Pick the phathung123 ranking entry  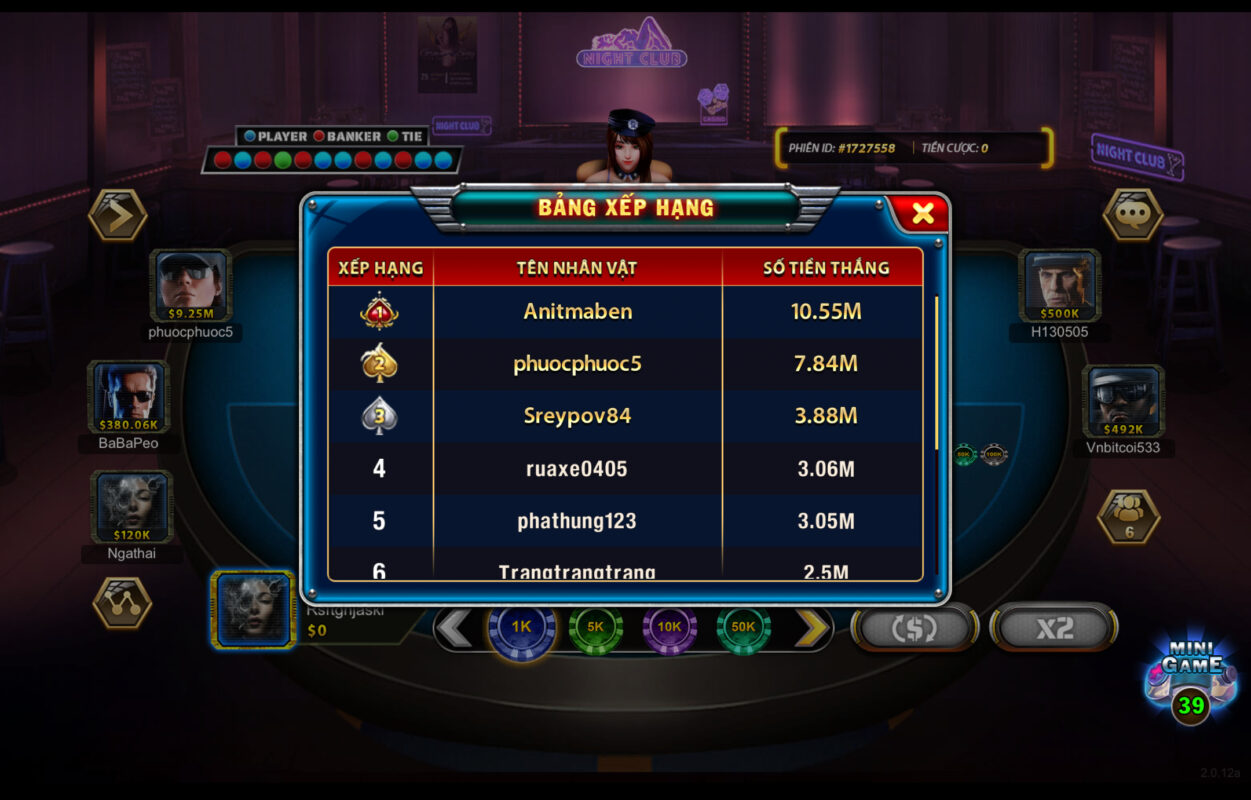pyautogui.click(x=626, y=520)
